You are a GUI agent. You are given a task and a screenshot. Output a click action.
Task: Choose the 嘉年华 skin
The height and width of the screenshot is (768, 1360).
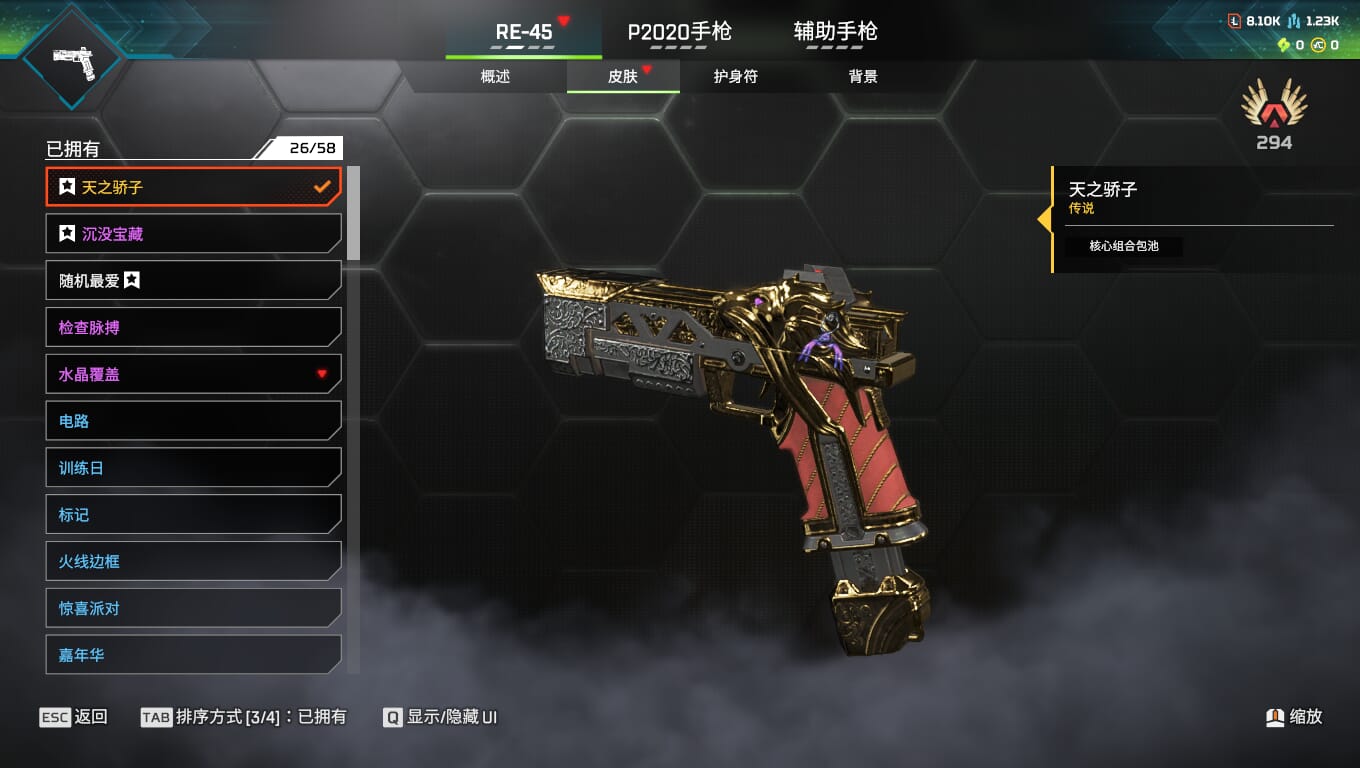(193, 655)
